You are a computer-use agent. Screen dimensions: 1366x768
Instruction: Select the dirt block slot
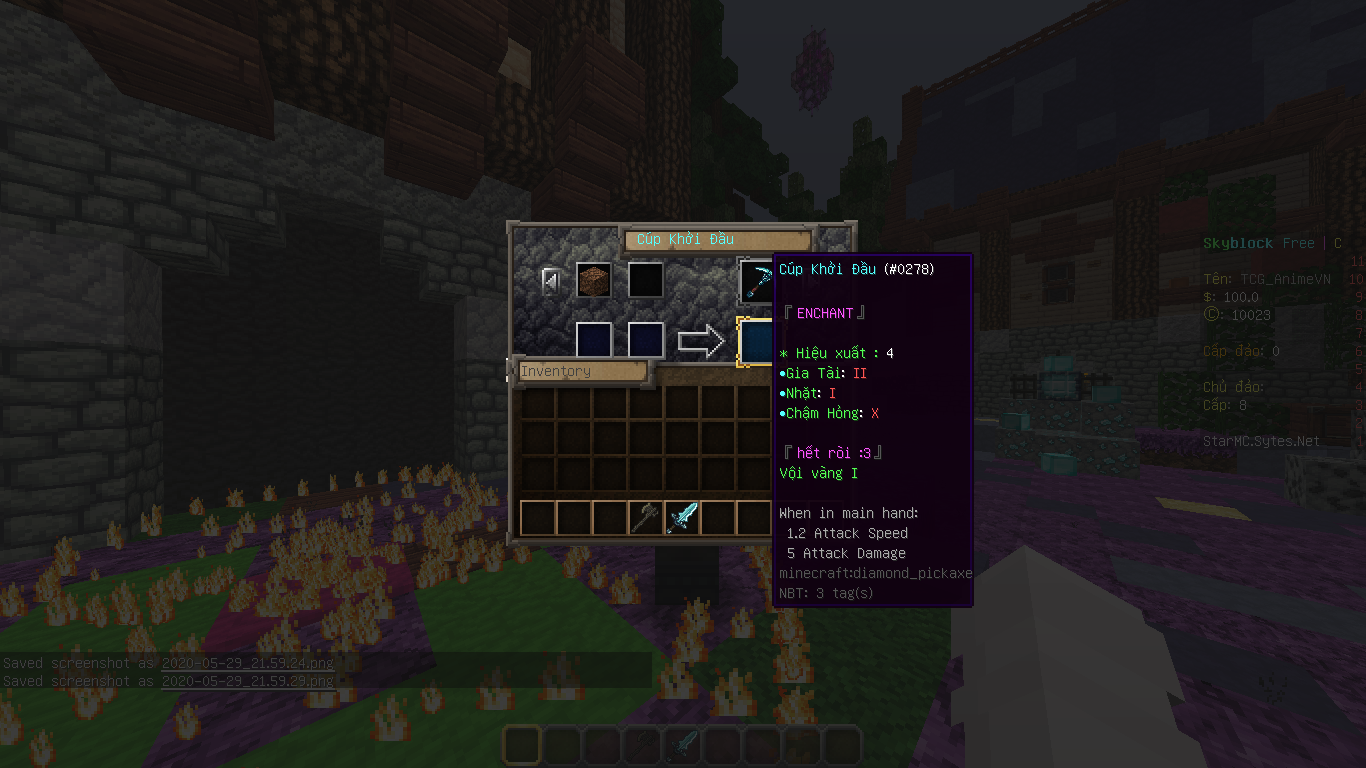(x=593, y=280)
